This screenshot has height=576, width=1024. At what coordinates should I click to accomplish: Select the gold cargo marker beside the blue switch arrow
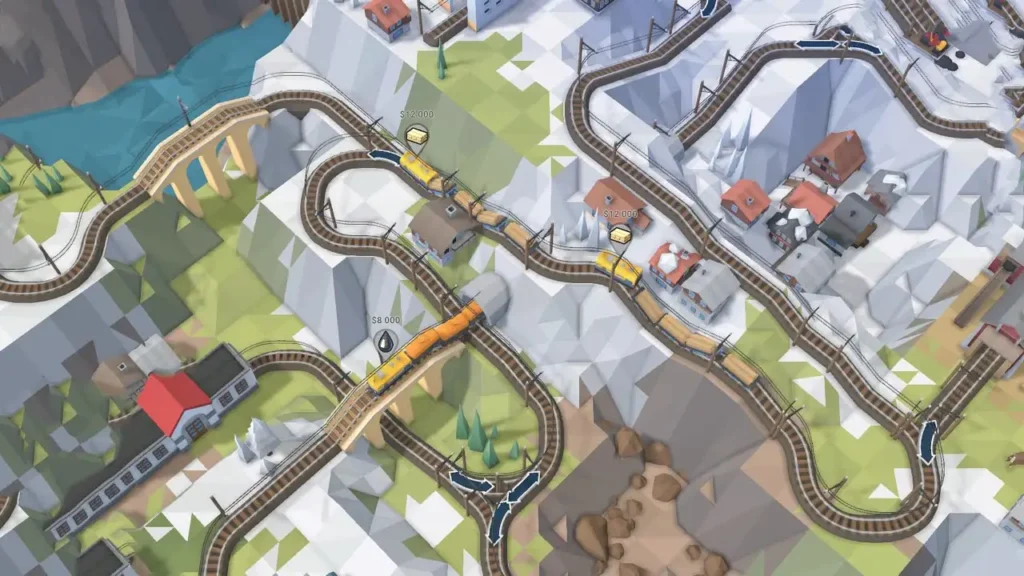pyautogui.click(x=417, y=136)
